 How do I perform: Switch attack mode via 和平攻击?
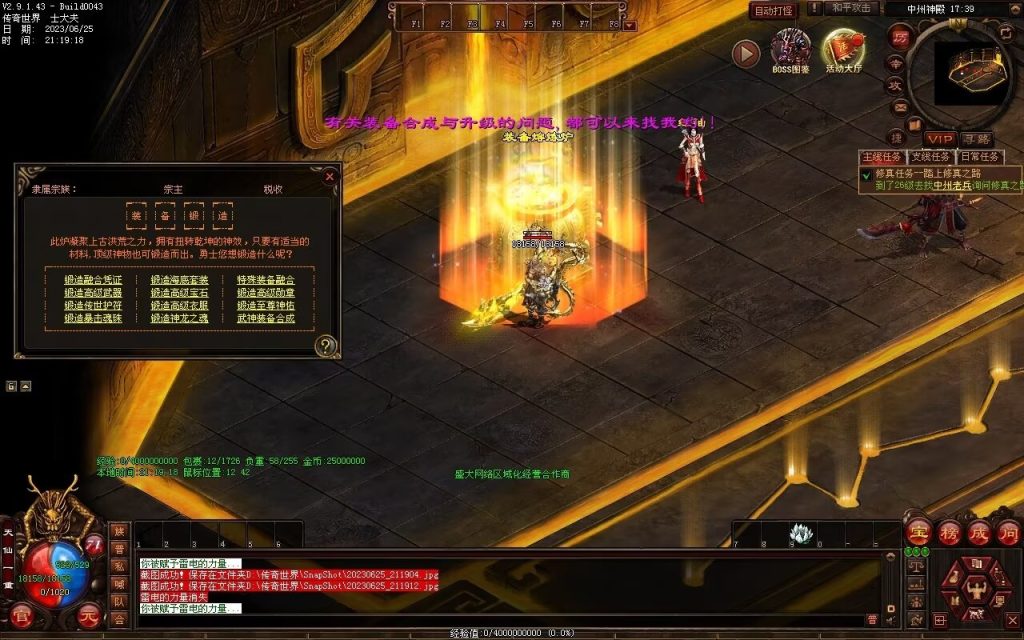tap(854, 9)
